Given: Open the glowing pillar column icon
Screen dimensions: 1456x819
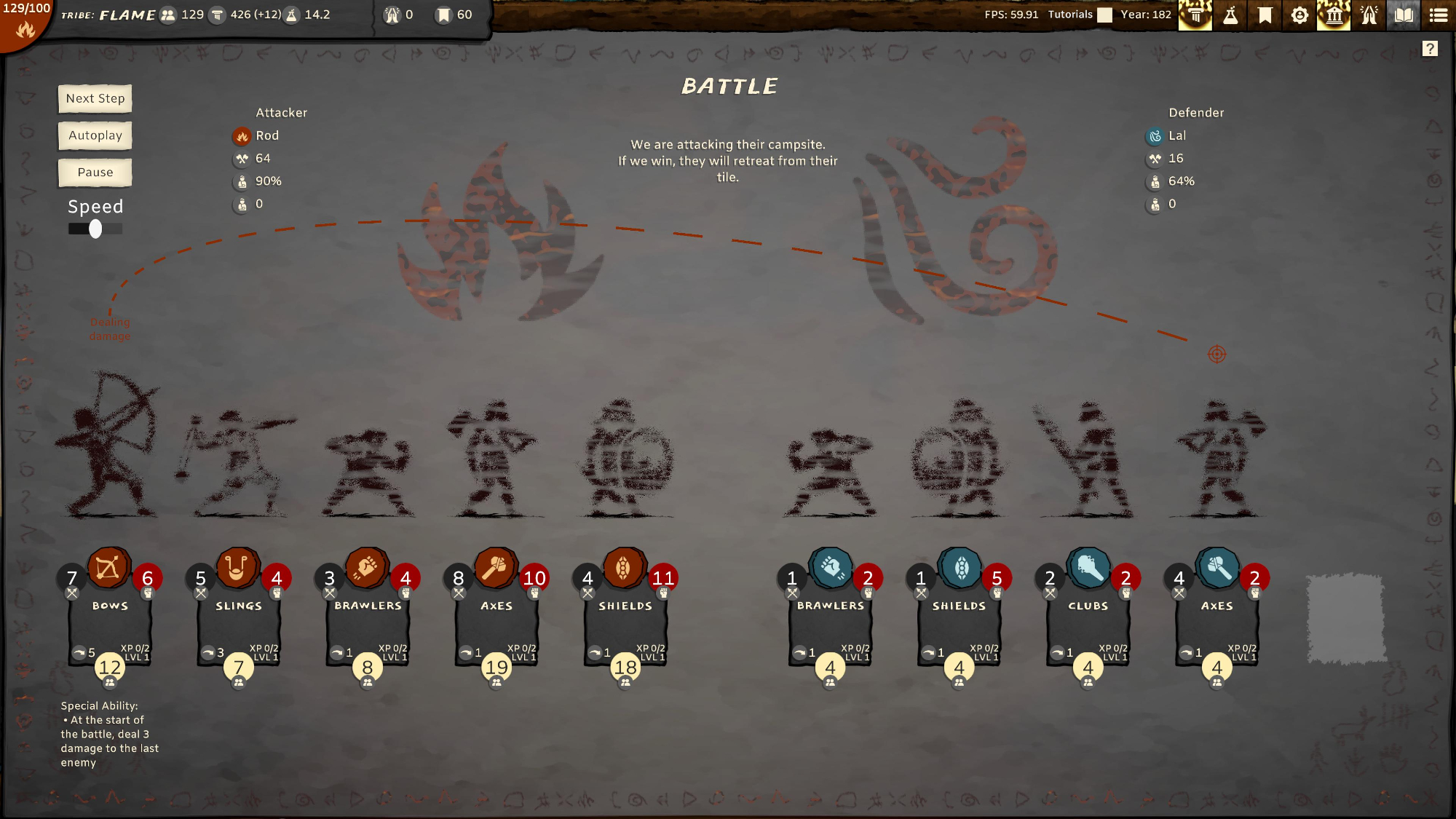Looking at the screenshot, I should [1195, 15].
